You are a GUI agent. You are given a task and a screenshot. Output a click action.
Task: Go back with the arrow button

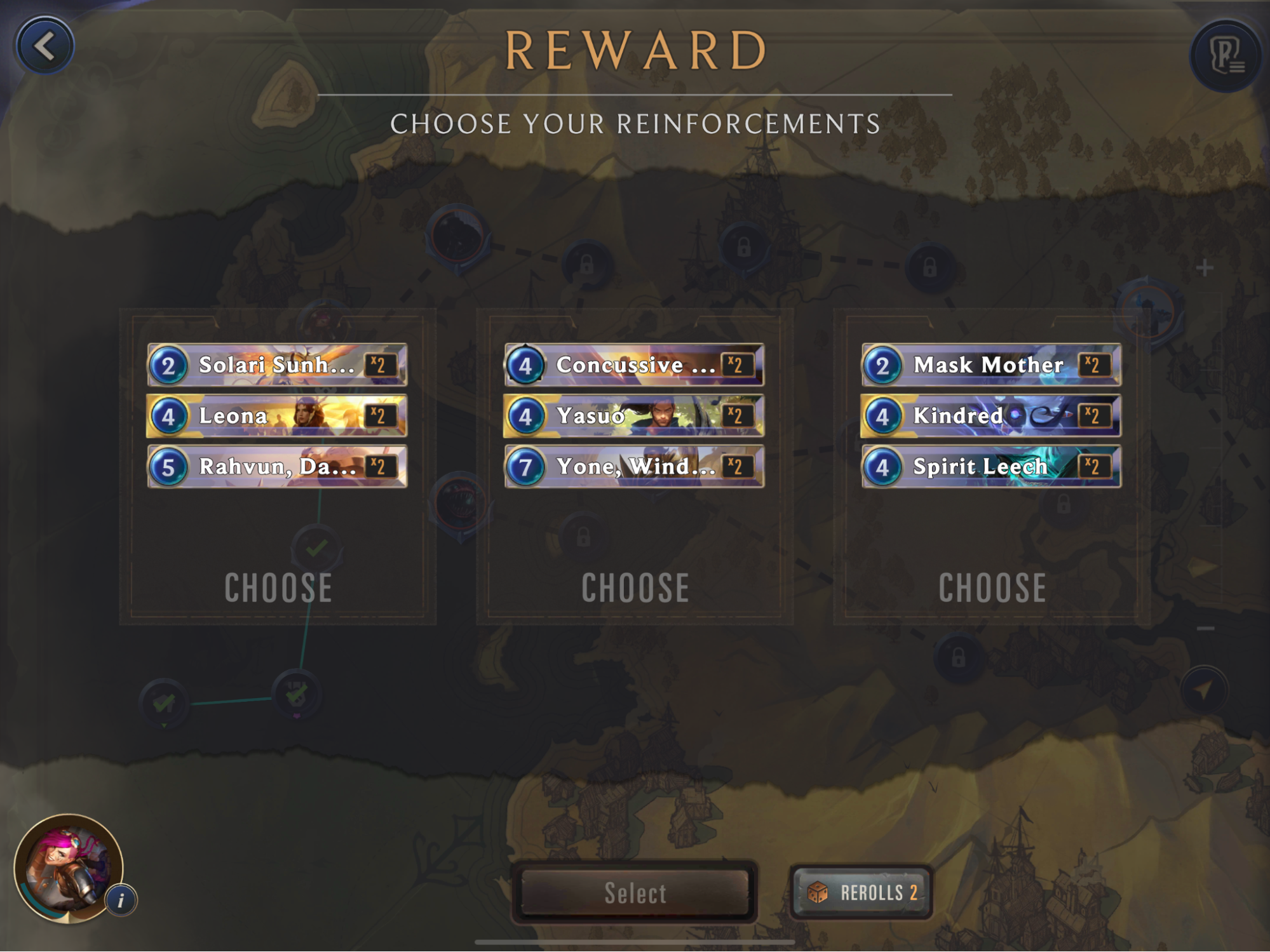coord(44,46)
